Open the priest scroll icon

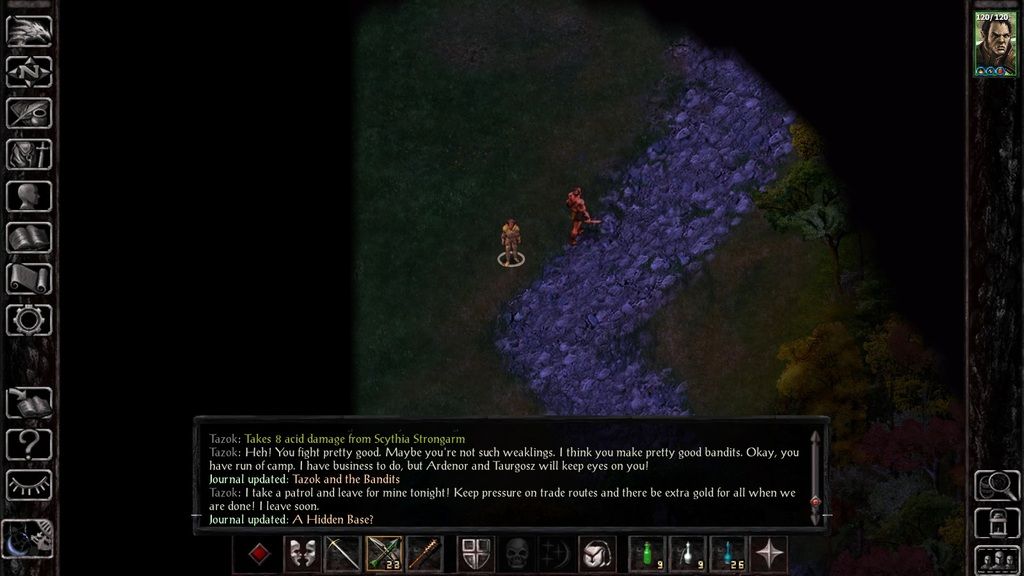click(x=29, y=278)
